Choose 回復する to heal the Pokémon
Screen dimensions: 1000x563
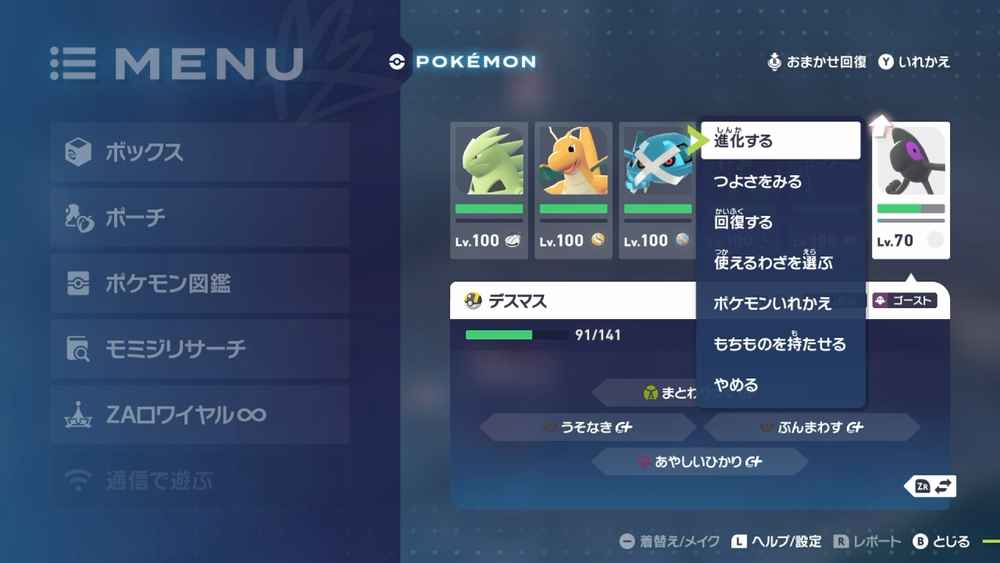click(780, 222)
